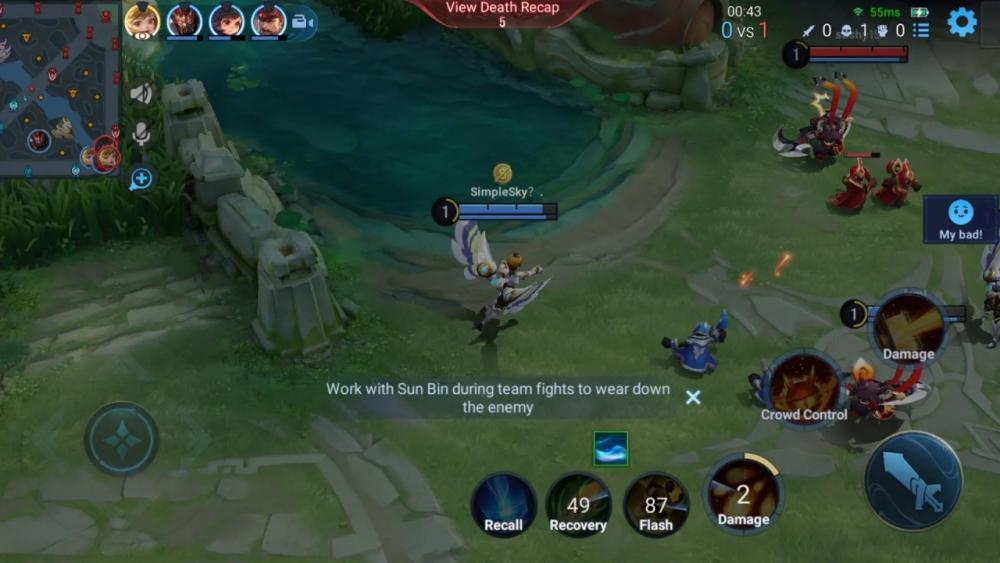The width and height of the screenshot is (1000, 563).
Task: Cast the bottom Damage skill showing 2
Action: click(743, 494)
